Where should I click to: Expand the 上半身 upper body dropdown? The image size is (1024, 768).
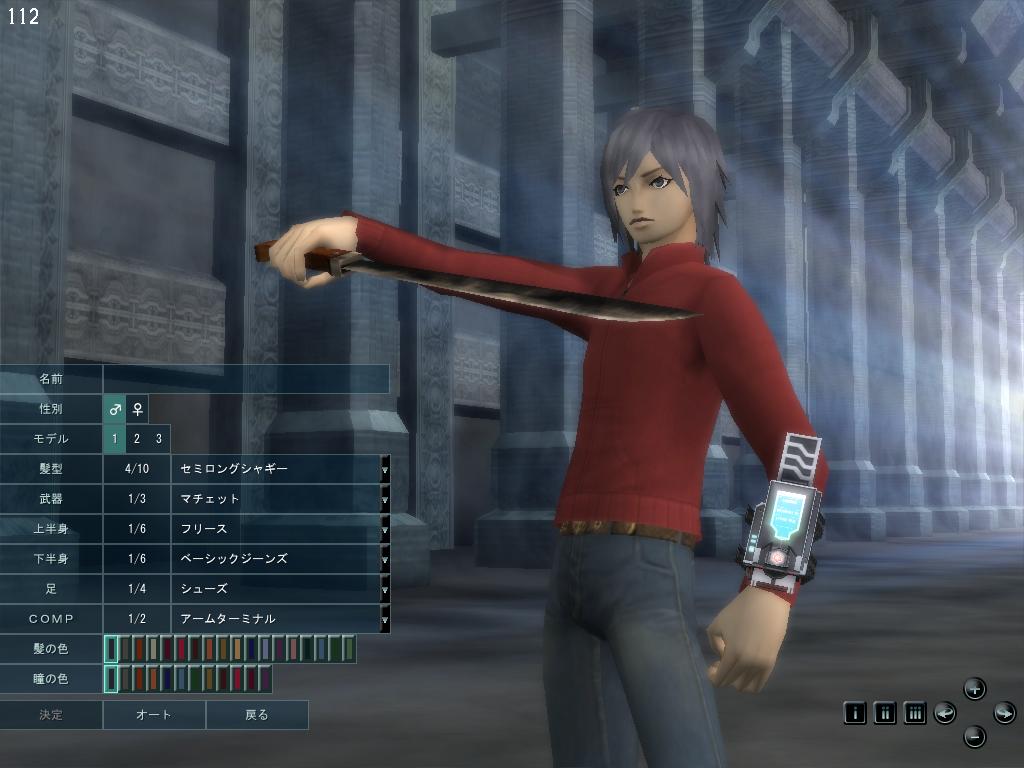pos(385,529)
